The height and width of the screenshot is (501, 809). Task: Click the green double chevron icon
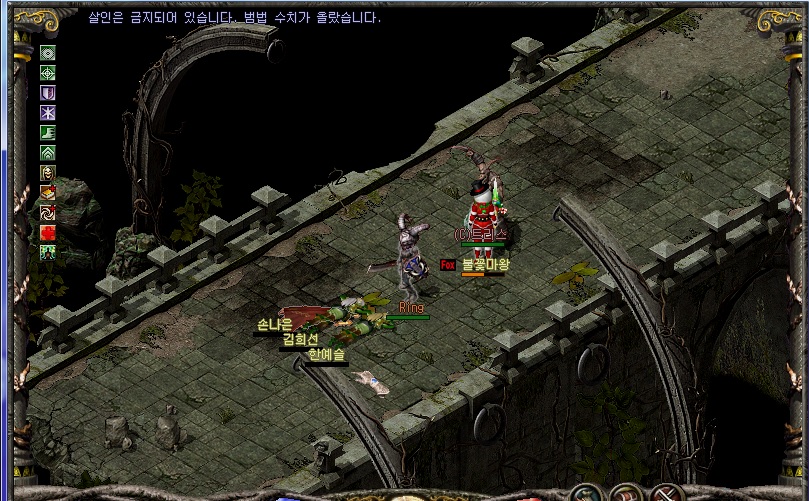tap(48, 153)
